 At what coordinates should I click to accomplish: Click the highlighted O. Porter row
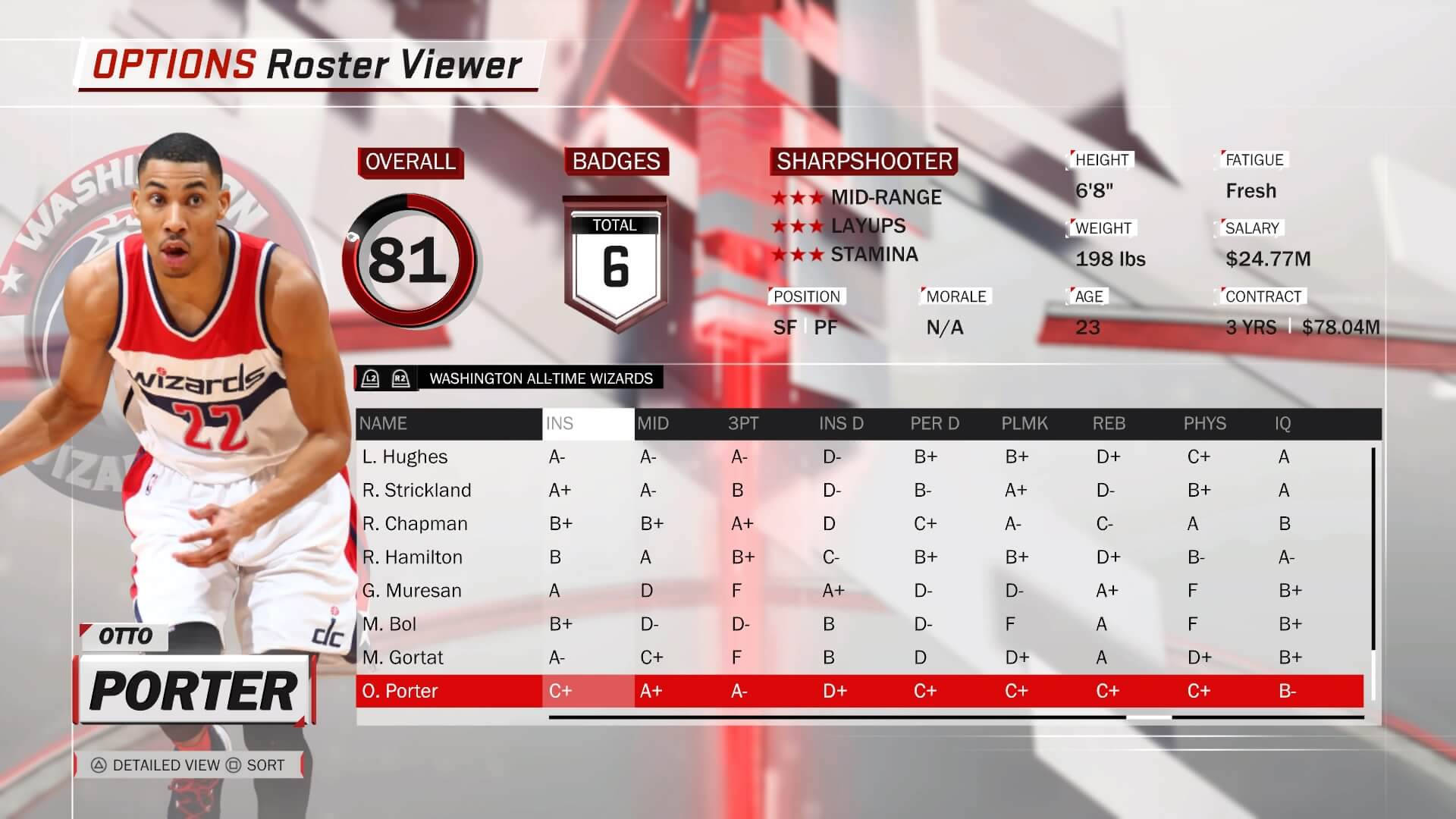(400, 691)
